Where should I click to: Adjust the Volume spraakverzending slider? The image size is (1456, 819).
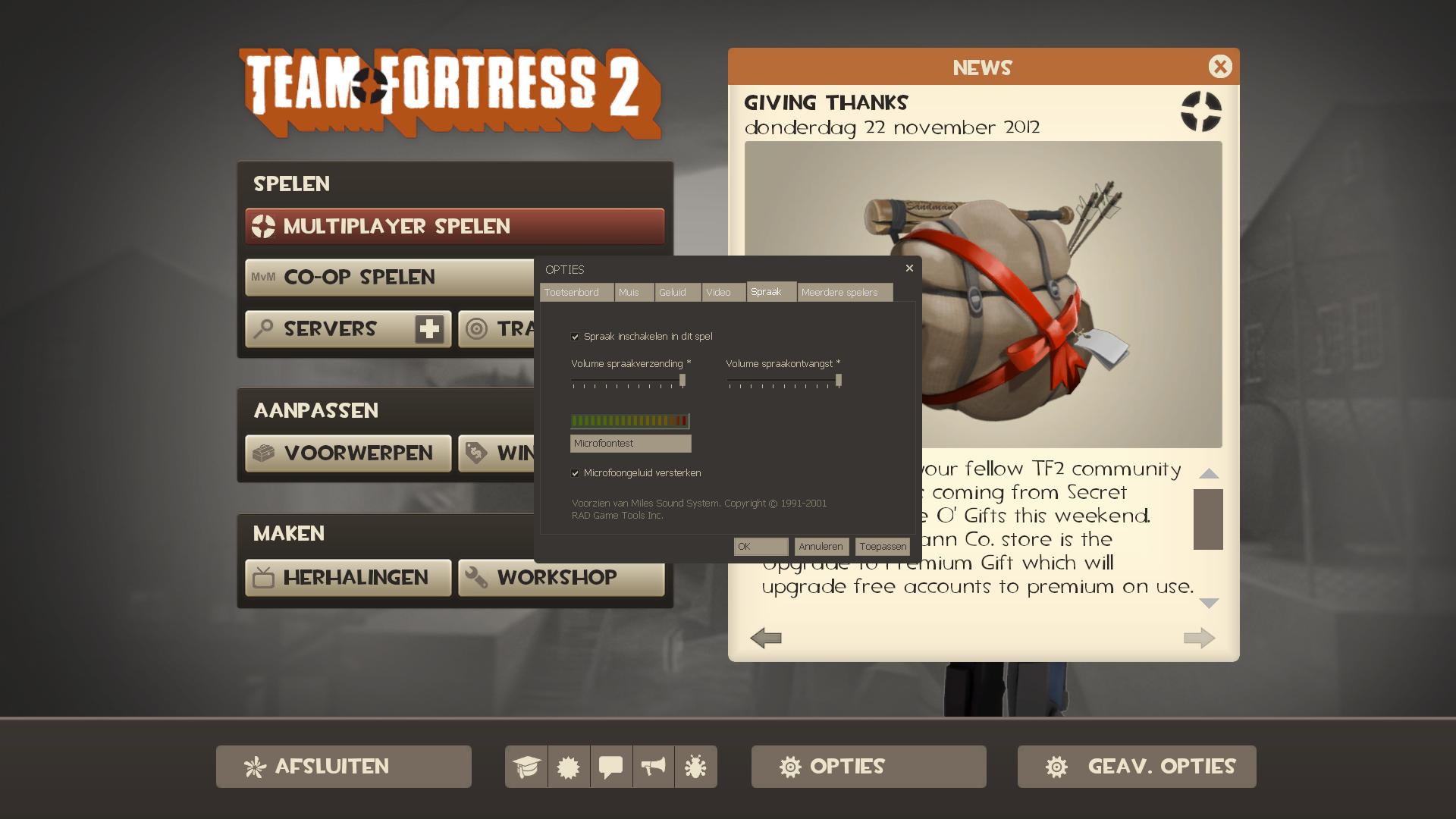pyautogui.click(x=682, y=381)
